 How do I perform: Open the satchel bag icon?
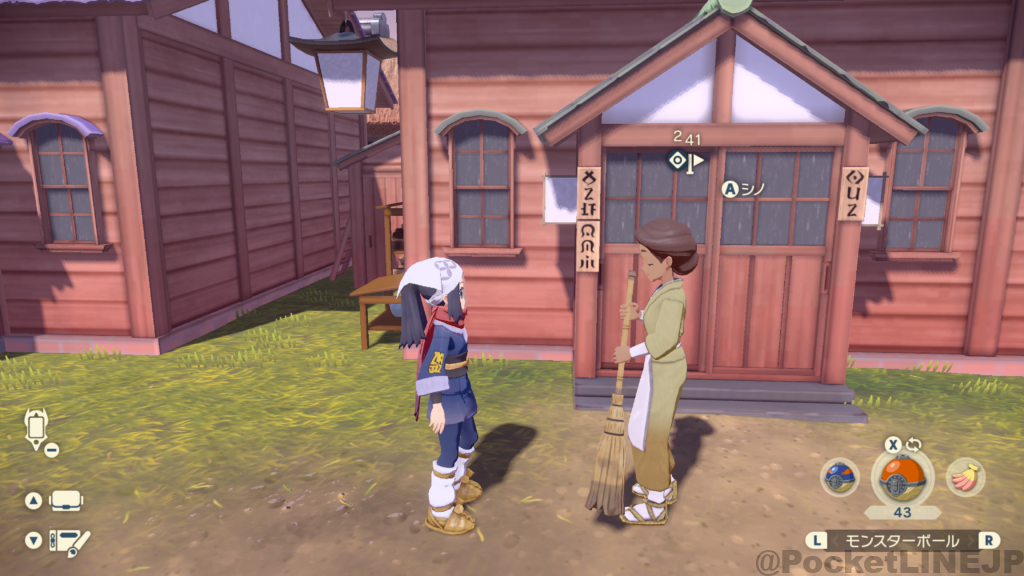66,500
